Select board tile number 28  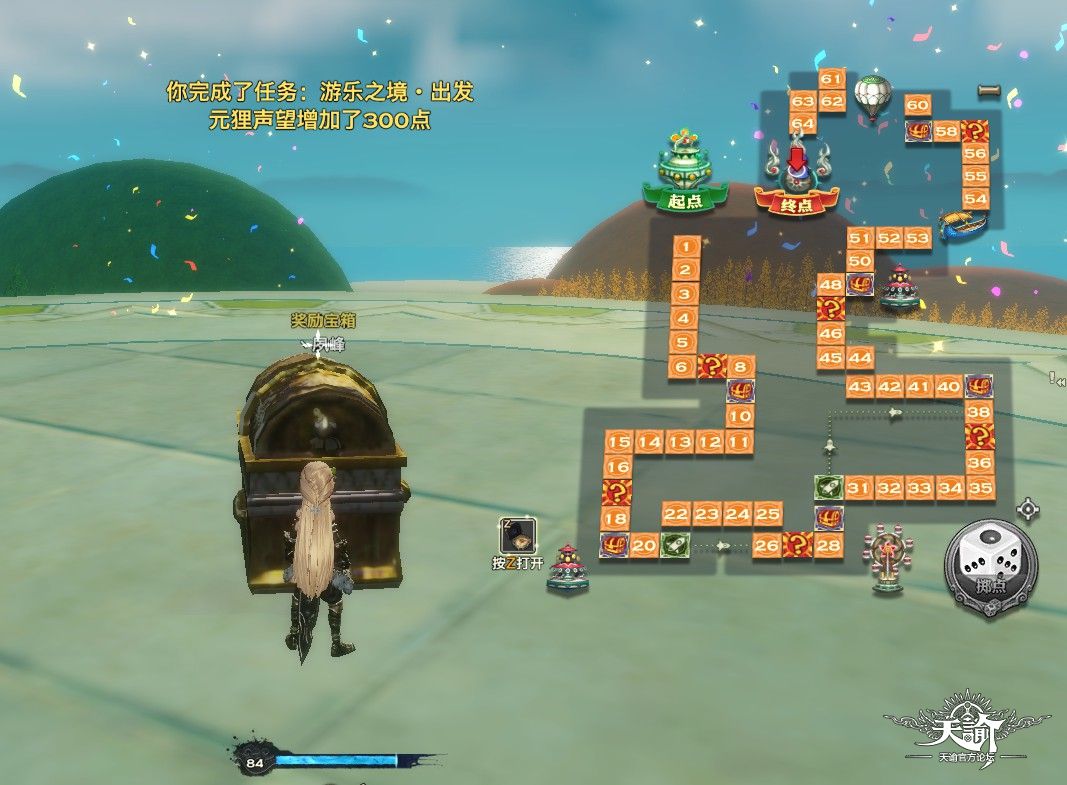[828, 545]
